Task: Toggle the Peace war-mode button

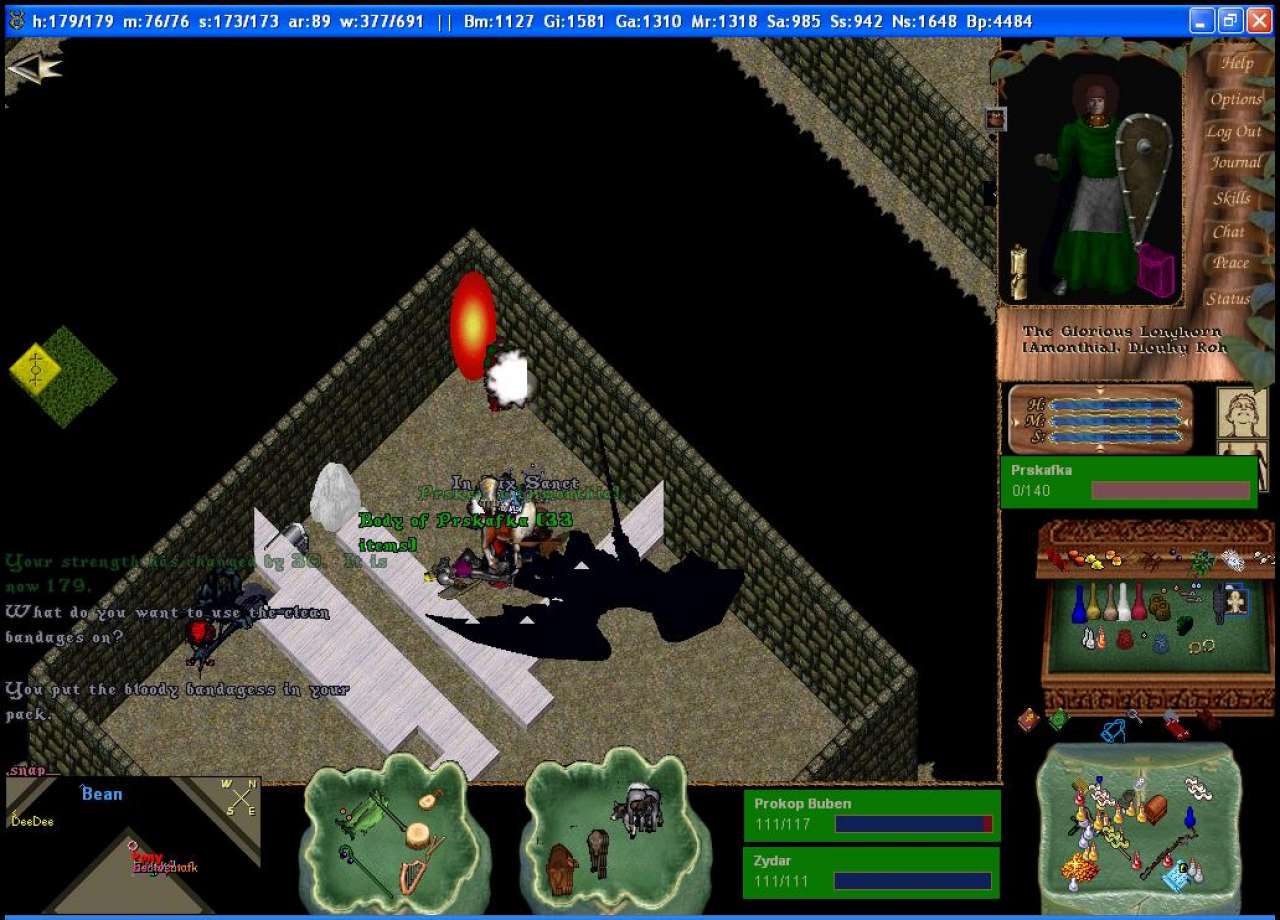Action: pyautogui.click(x=1230, y=263)
